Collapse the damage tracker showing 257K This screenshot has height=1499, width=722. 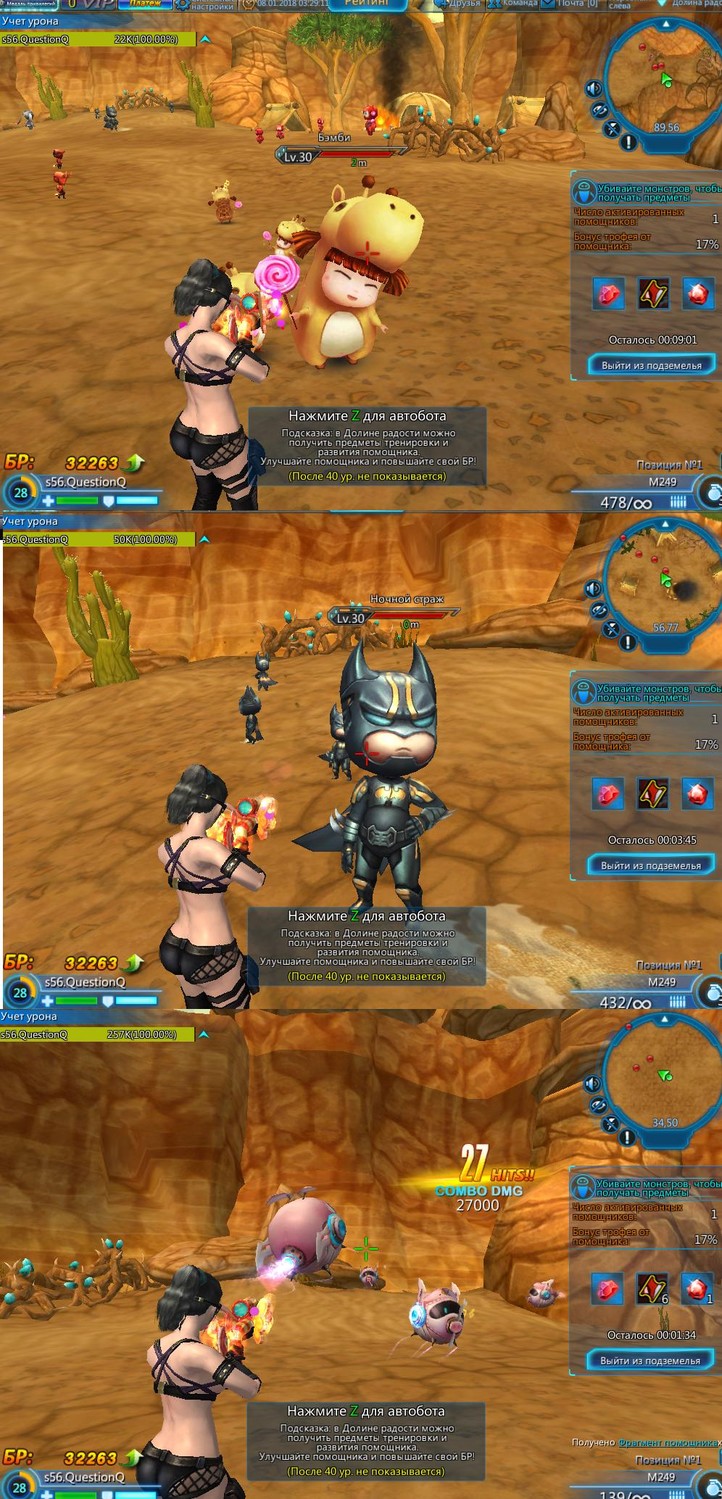click(x=205, y=1034)
